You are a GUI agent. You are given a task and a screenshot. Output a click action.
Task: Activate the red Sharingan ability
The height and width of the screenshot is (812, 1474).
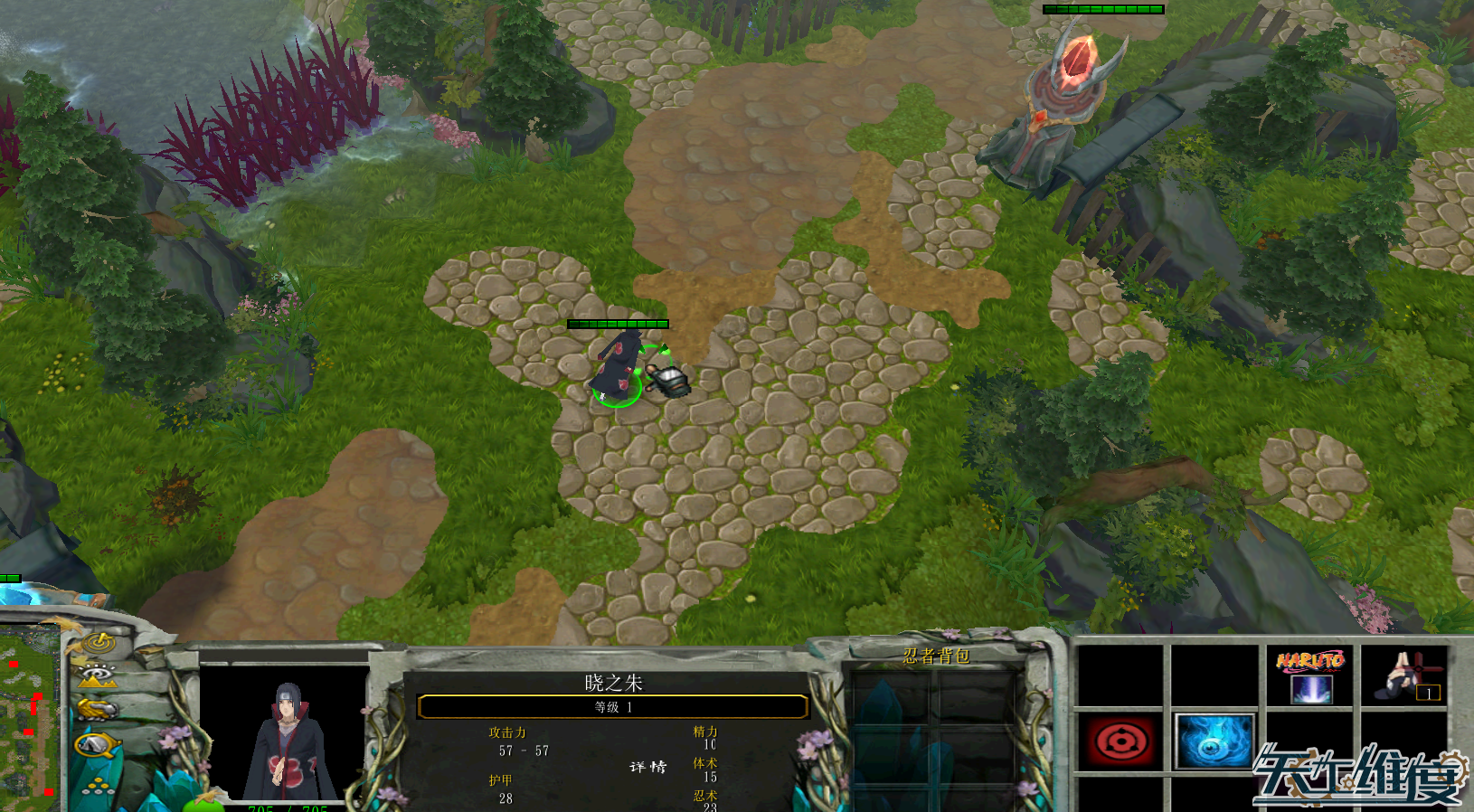click(x=1121, y=741)
